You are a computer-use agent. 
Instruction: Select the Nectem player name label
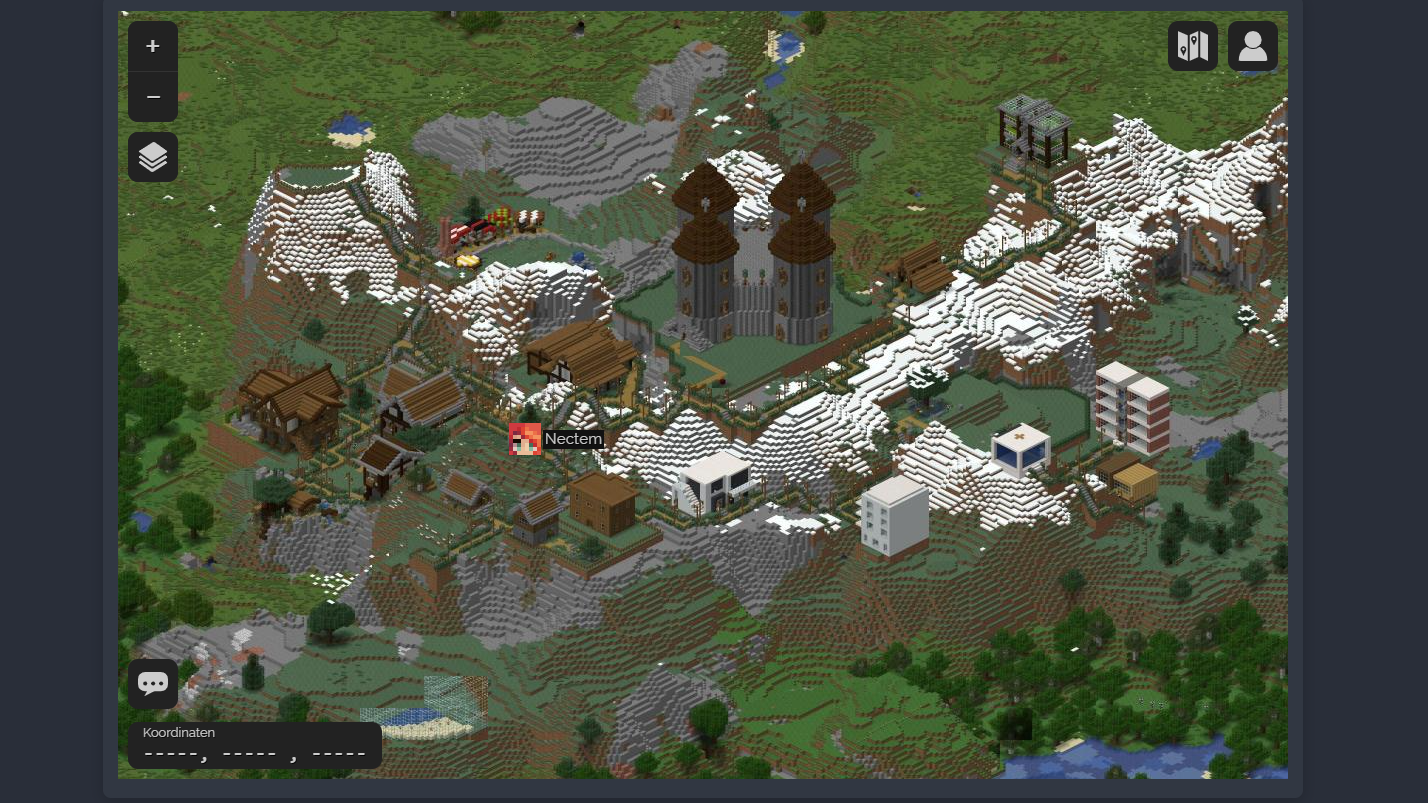pyautogui.click(x=573, y=439)
